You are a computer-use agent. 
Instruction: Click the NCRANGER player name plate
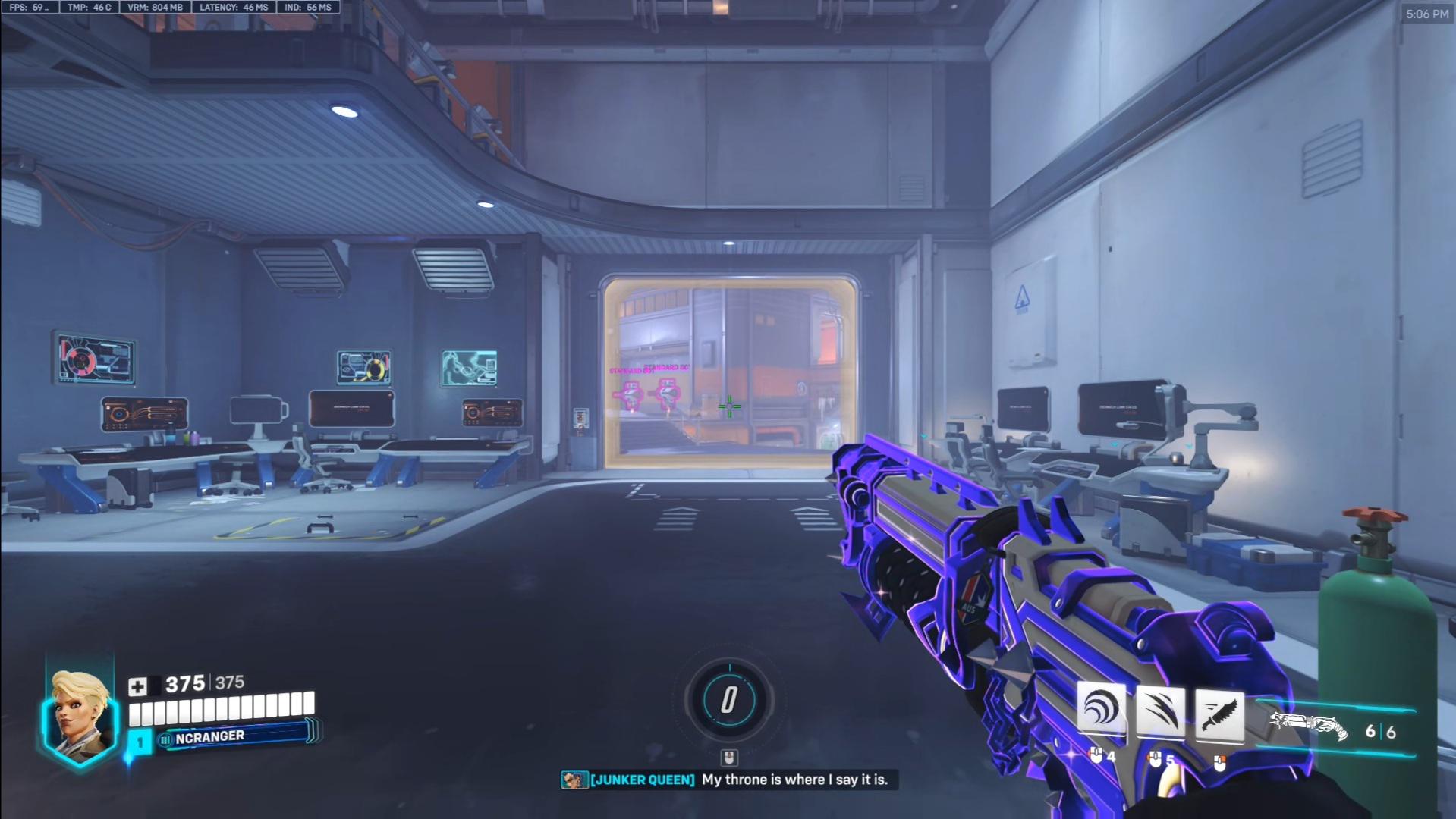[x=235, y=736]
